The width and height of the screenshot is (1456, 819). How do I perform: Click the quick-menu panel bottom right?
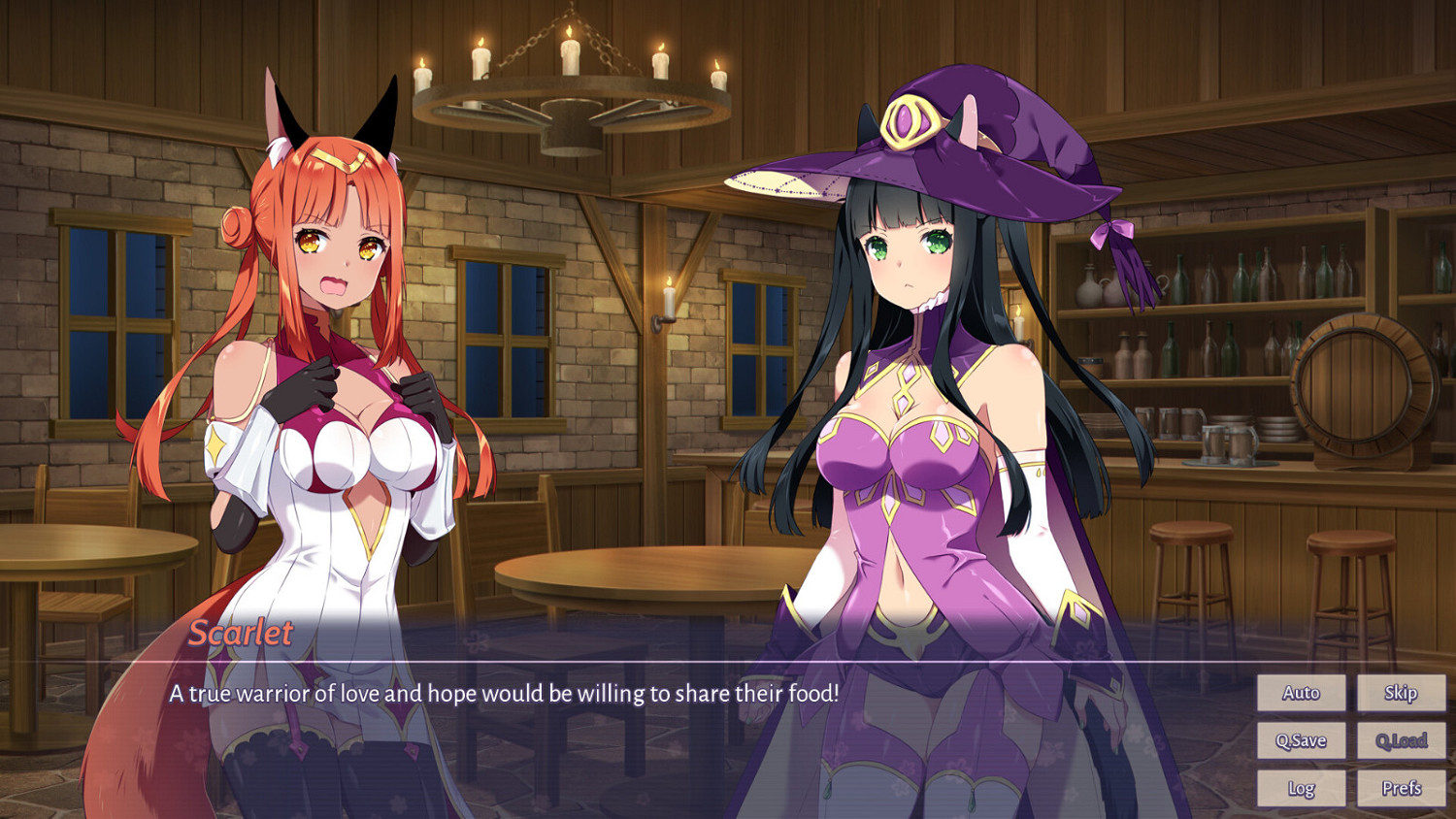[x=1349, y=740]
